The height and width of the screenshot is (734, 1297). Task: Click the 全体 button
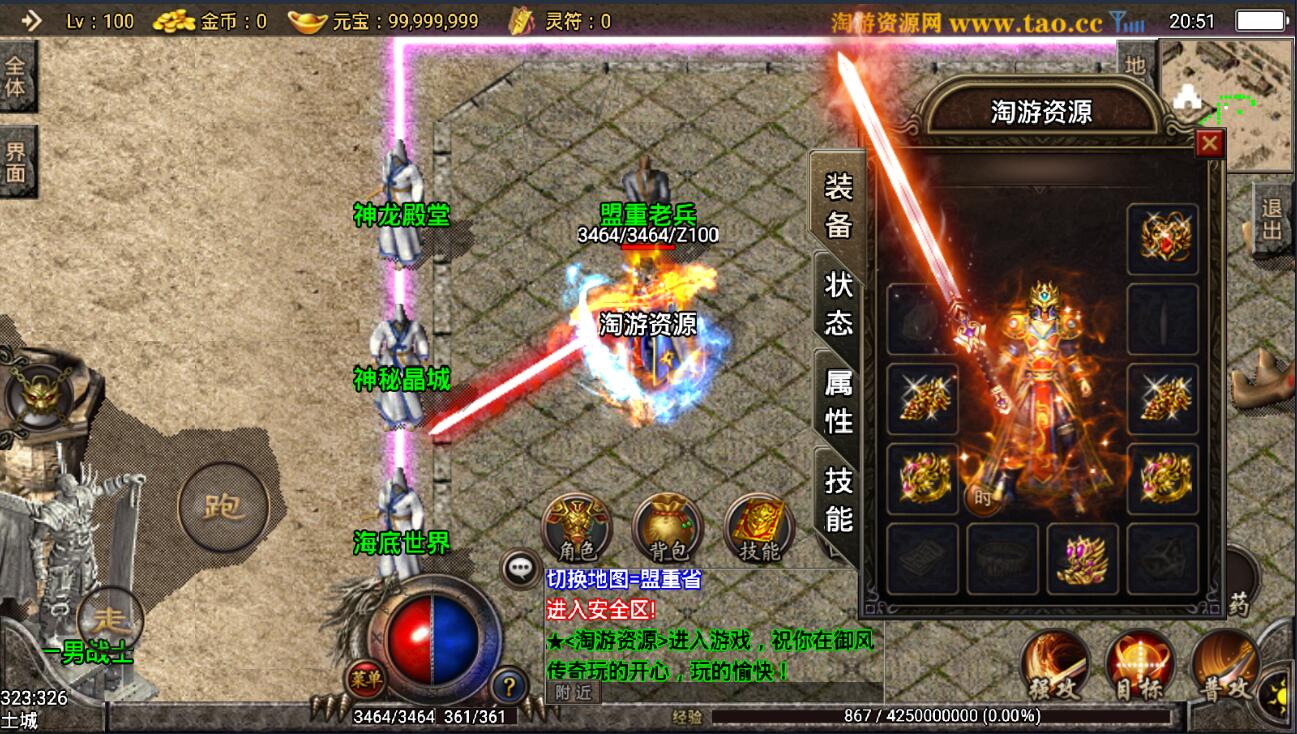[x=15, y=78]
